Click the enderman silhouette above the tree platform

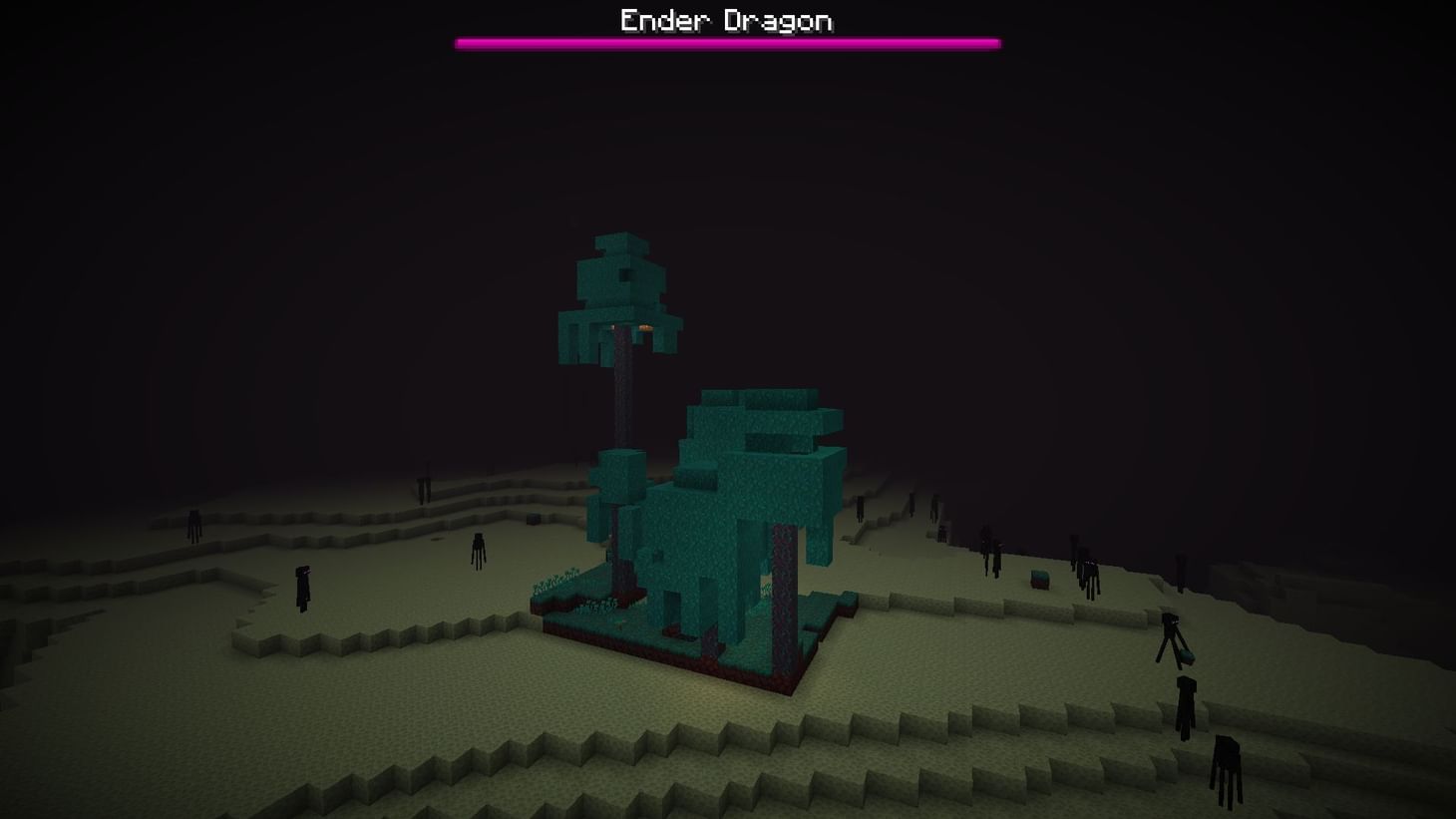click(861, 509)
